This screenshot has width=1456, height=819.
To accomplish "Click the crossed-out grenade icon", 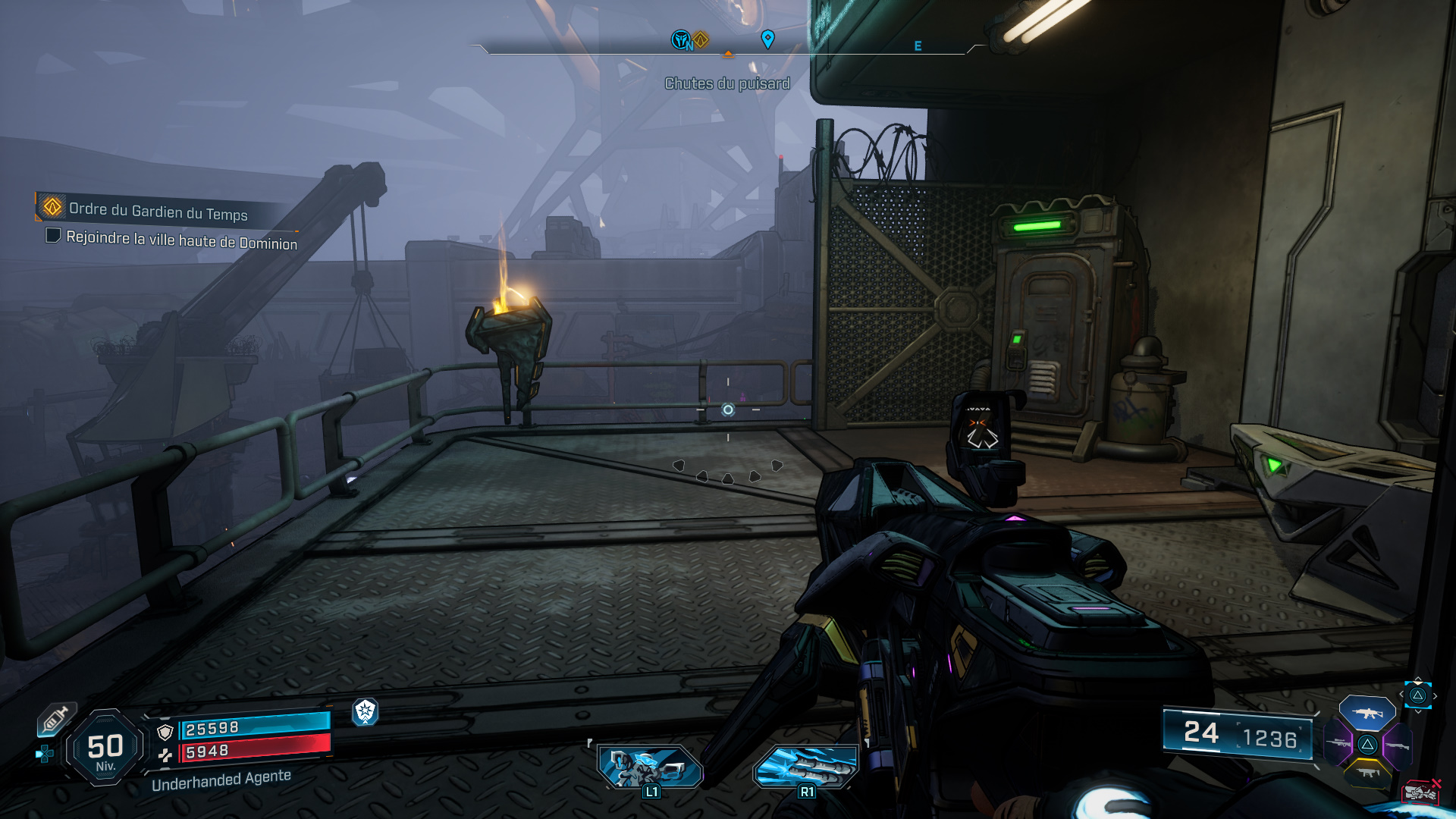I will pos(1420,792).
